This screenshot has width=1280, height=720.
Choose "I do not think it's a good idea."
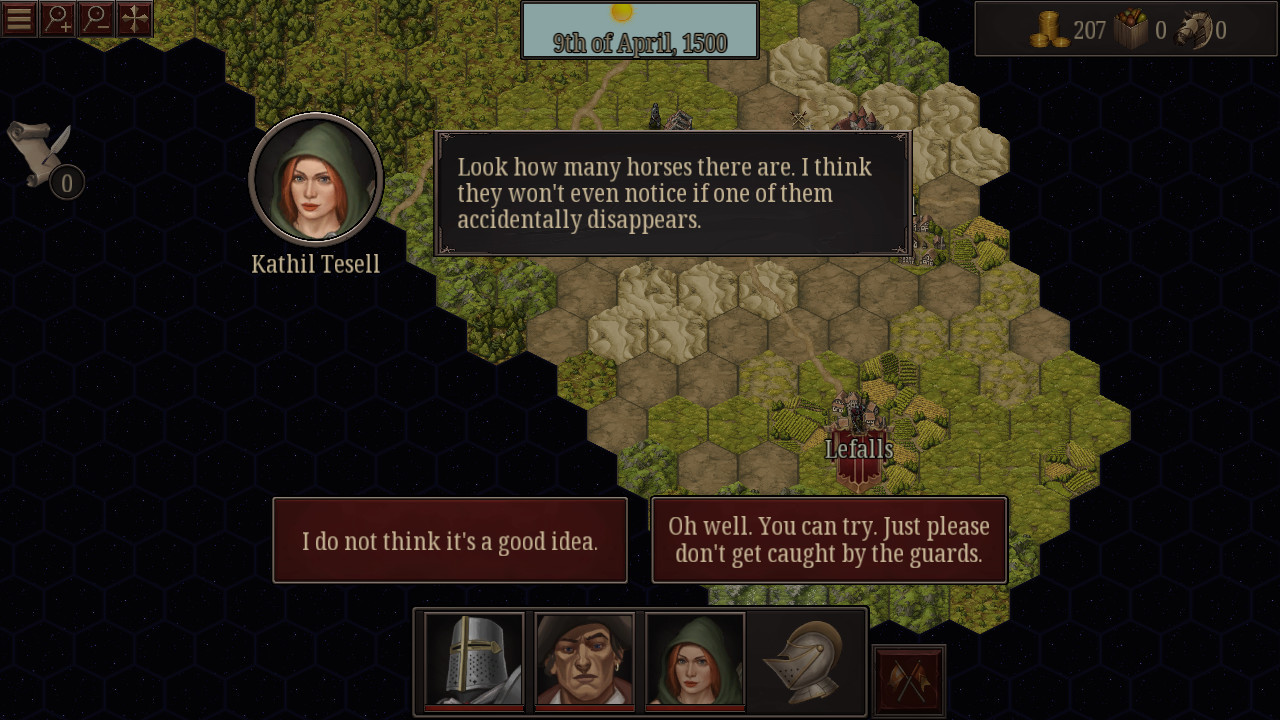450,540
